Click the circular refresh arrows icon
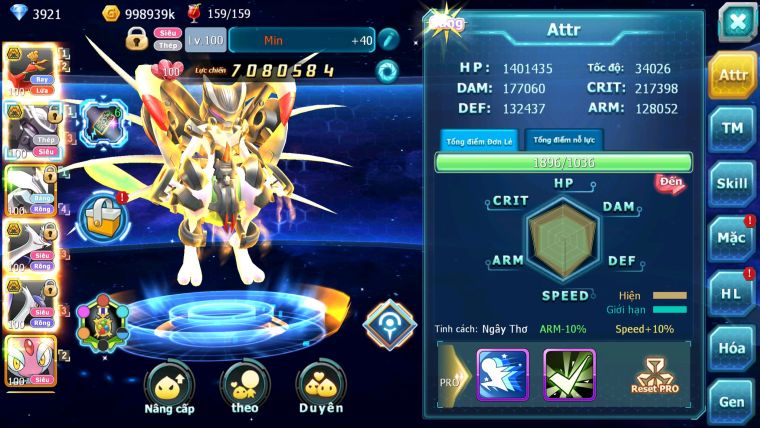This screenshot has width=760, height=428. (386, 71)
